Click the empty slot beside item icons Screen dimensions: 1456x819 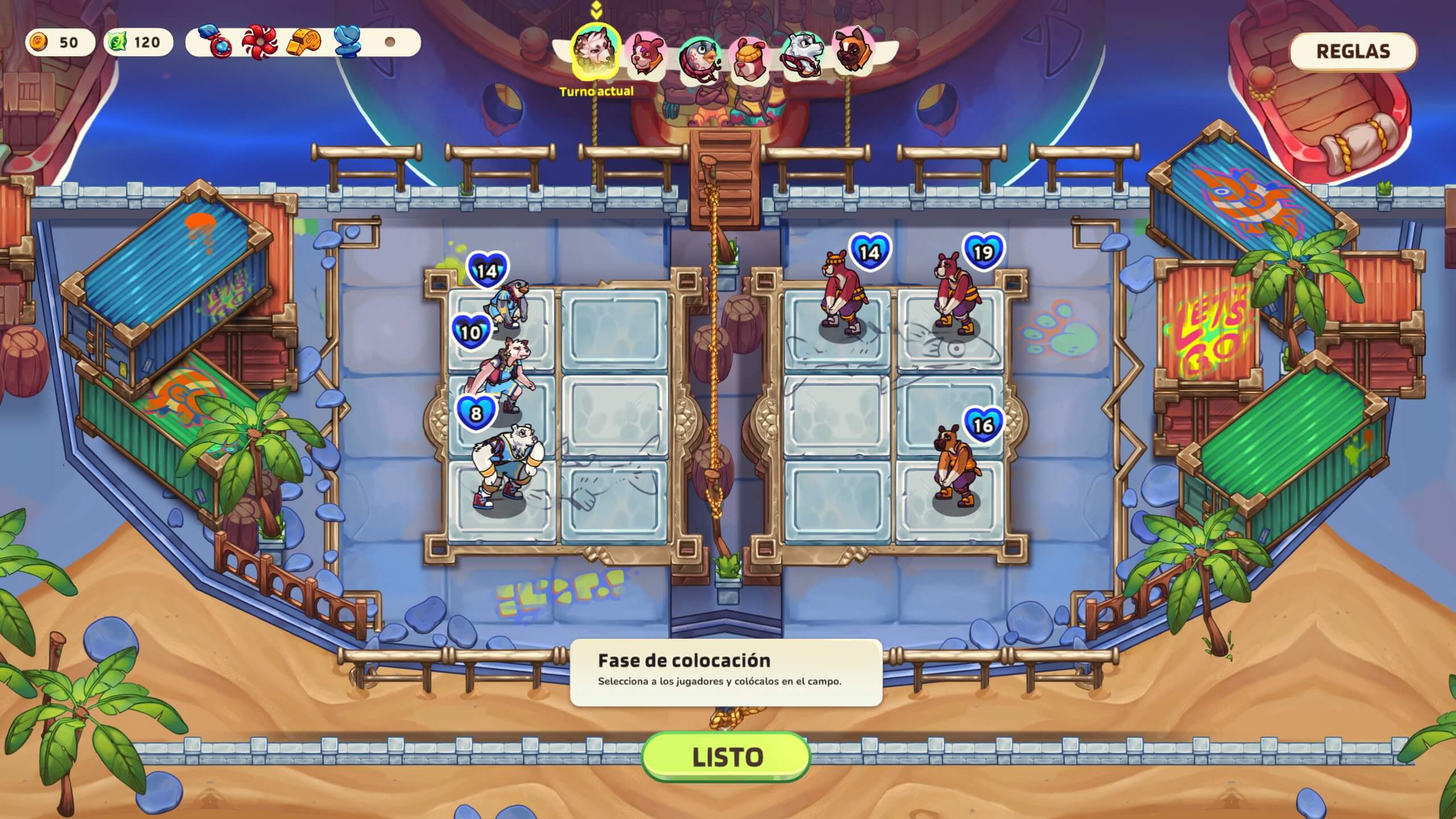click(391, 43)
